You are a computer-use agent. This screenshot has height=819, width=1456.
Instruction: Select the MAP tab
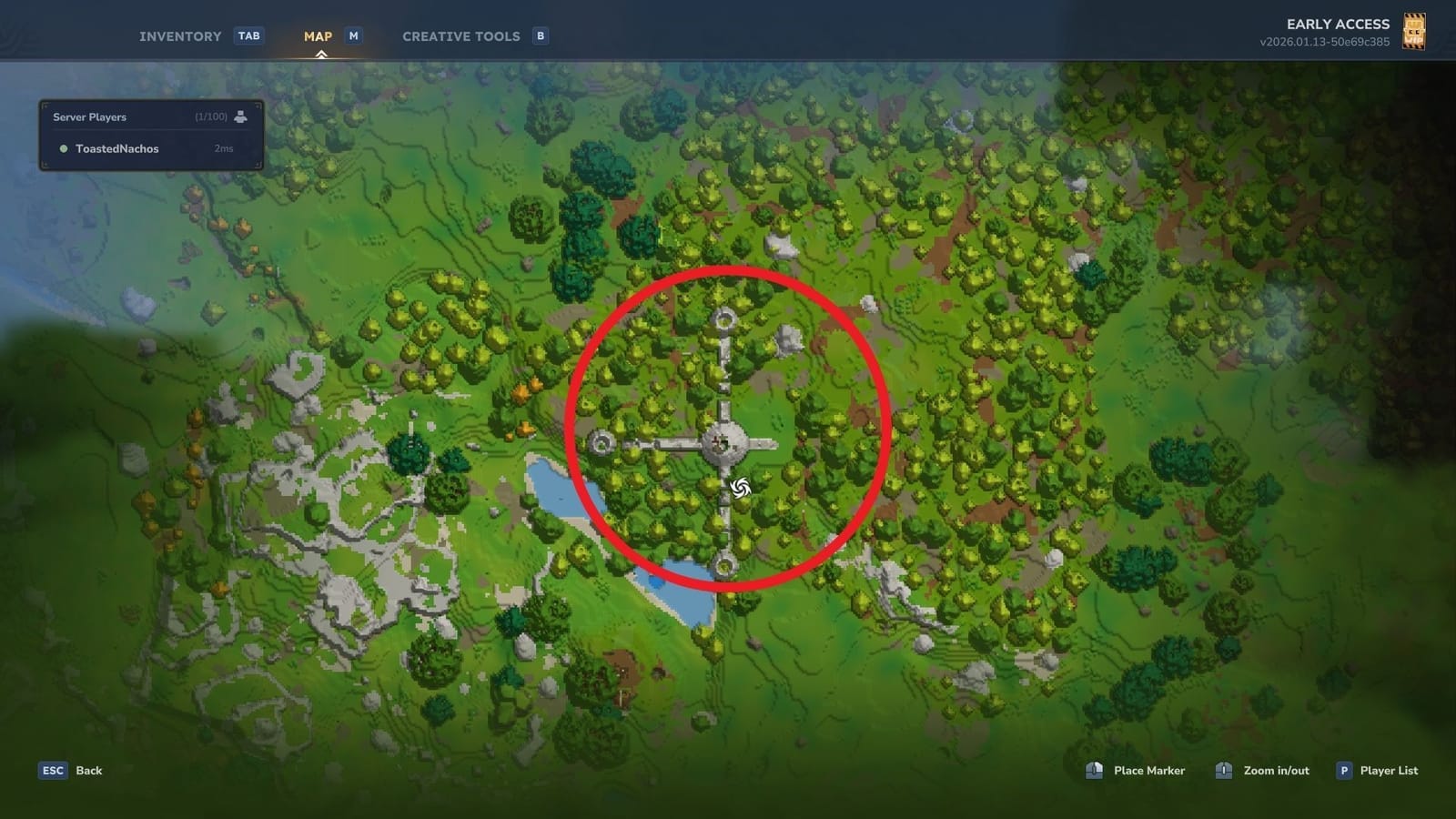pos(317,35)
